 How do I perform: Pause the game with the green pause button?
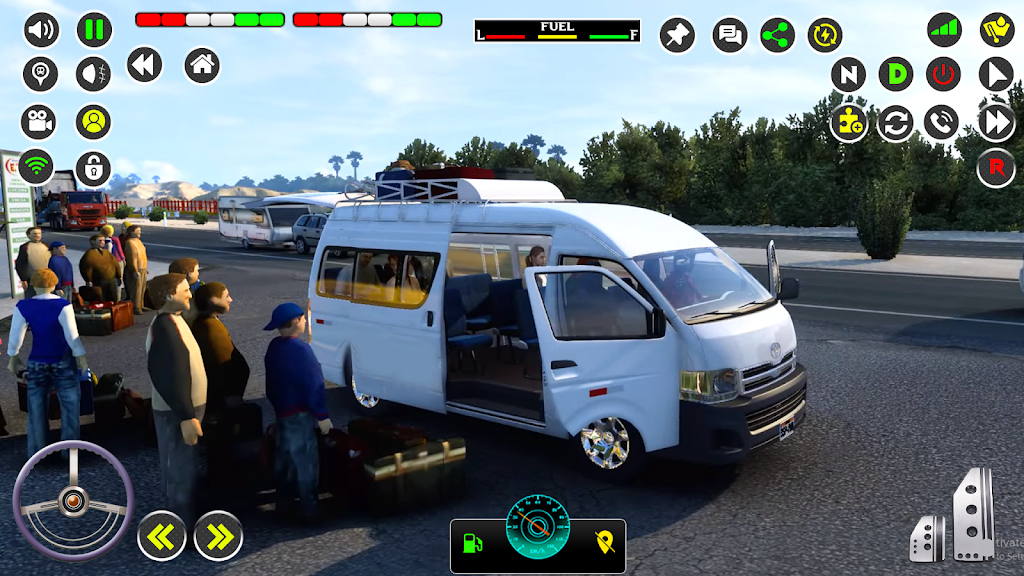click(94, 30)
